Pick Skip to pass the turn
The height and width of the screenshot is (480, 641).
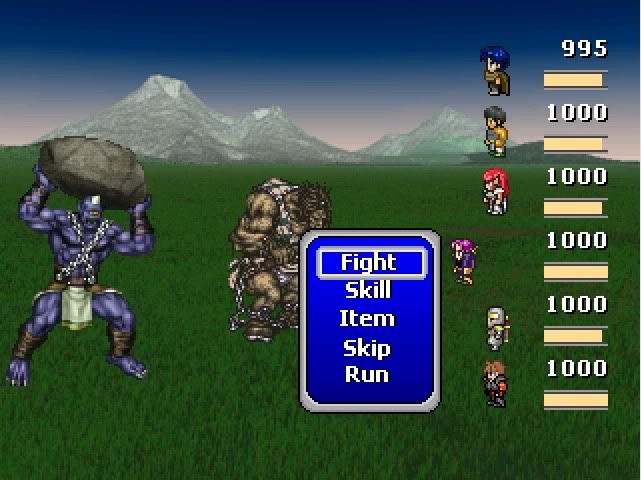pos(369,348)
